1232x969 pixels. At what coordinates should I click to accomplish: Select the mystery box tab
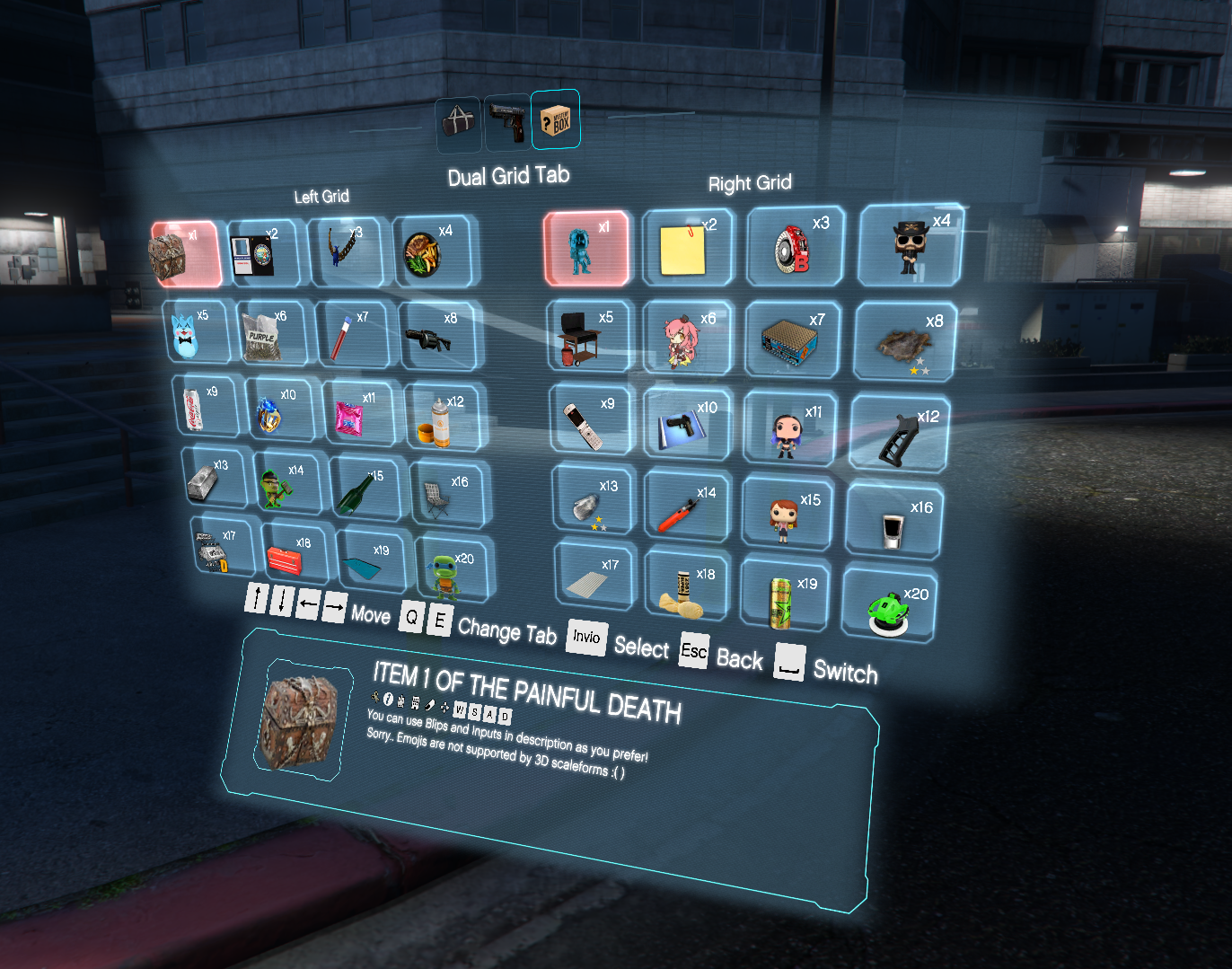[555, 119]
